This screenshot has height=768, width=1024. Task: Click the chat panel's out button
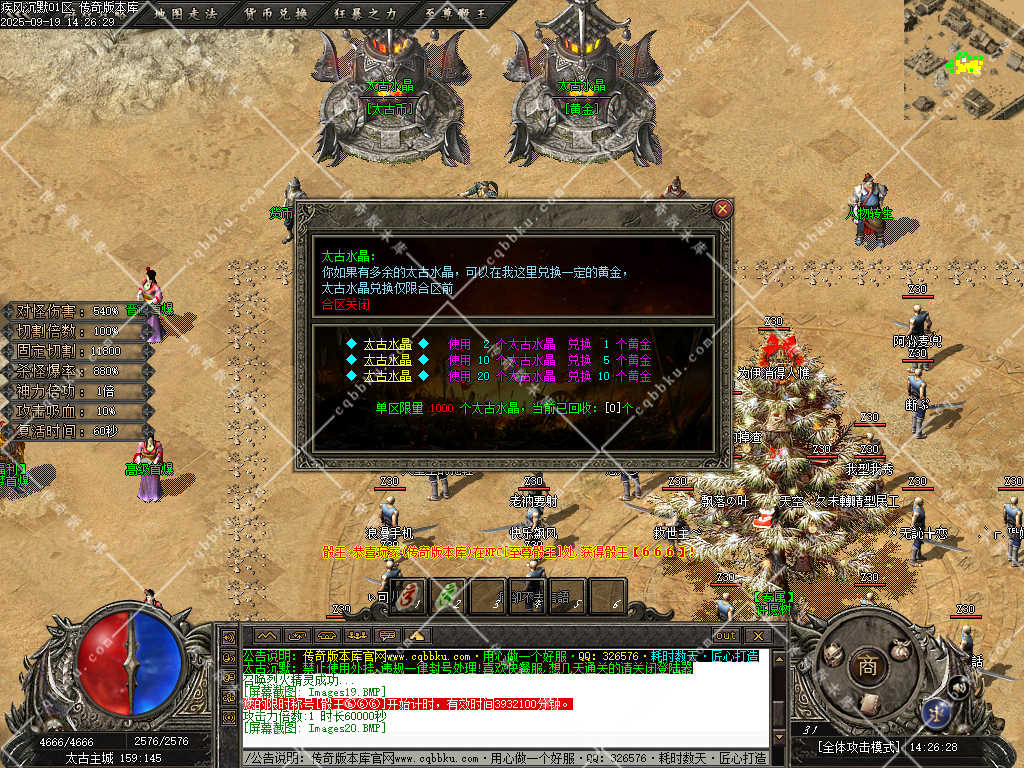[x=727, y=635]
